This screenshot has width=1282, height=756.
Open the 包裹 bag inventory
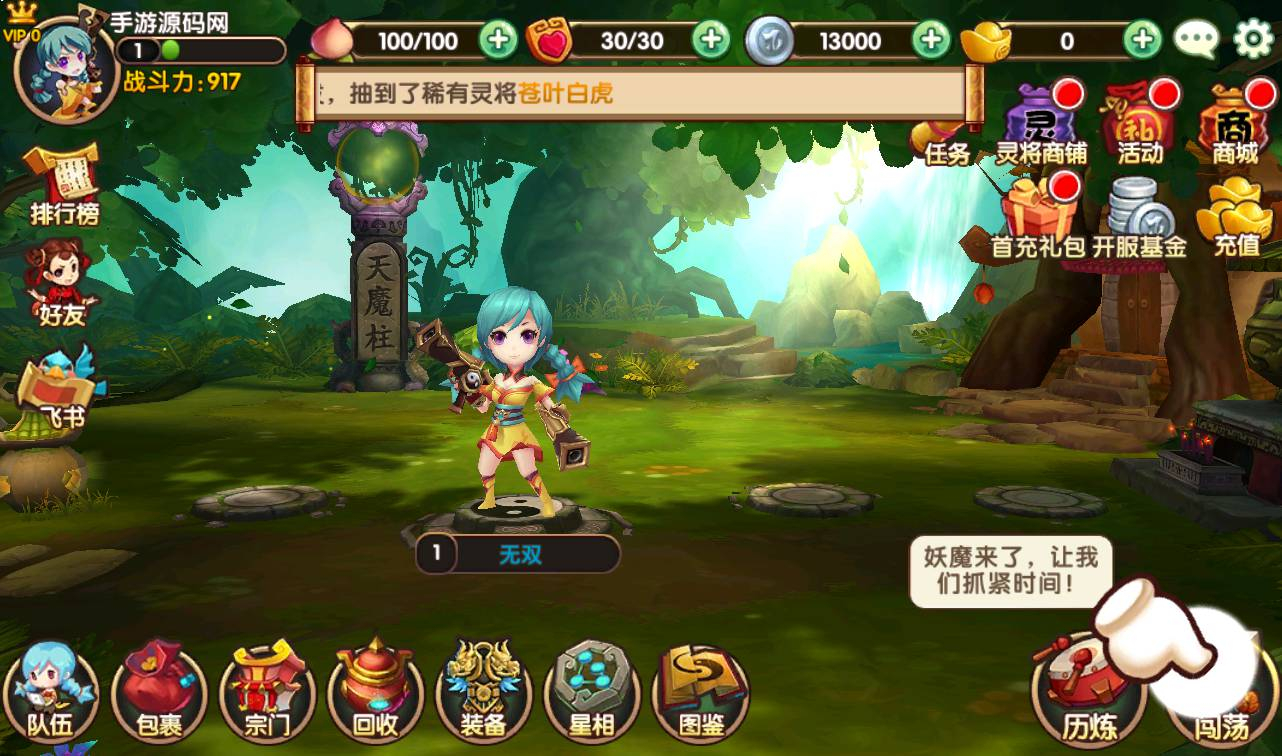pos(158,693)
